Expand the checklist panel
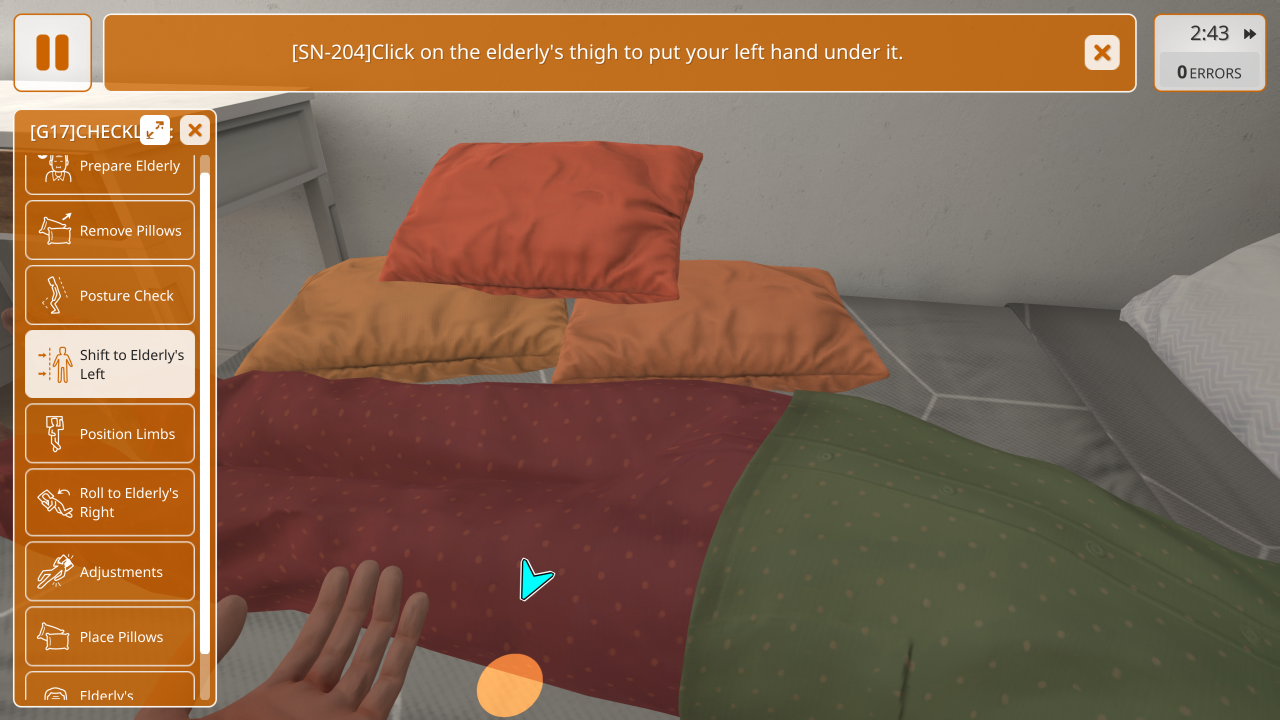The height and width of the screenshot is (720, 1280). (x=155, y=129)
